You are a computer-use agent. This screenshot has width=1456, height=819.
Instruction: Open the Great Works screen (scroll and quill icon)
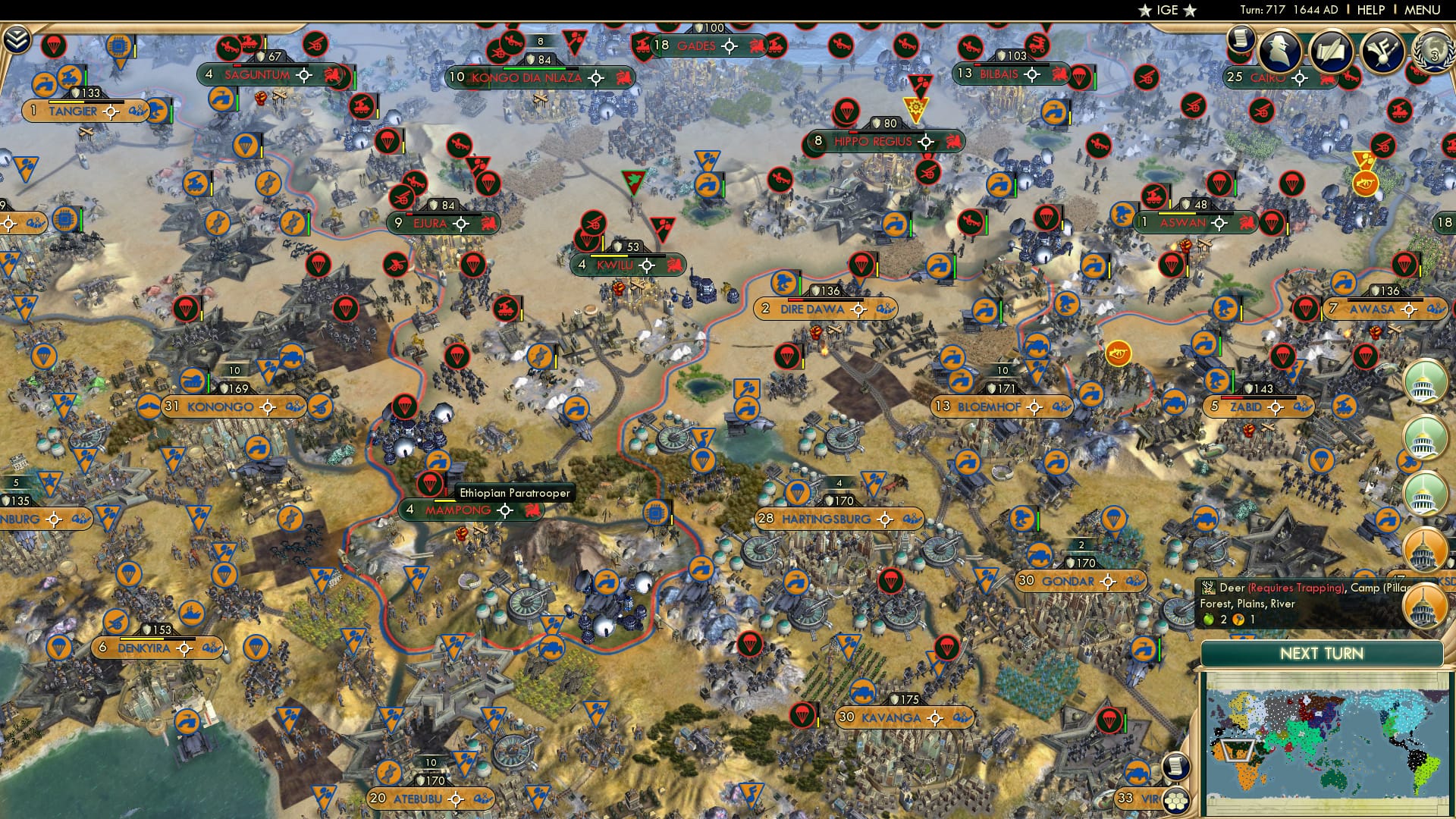1332,50
